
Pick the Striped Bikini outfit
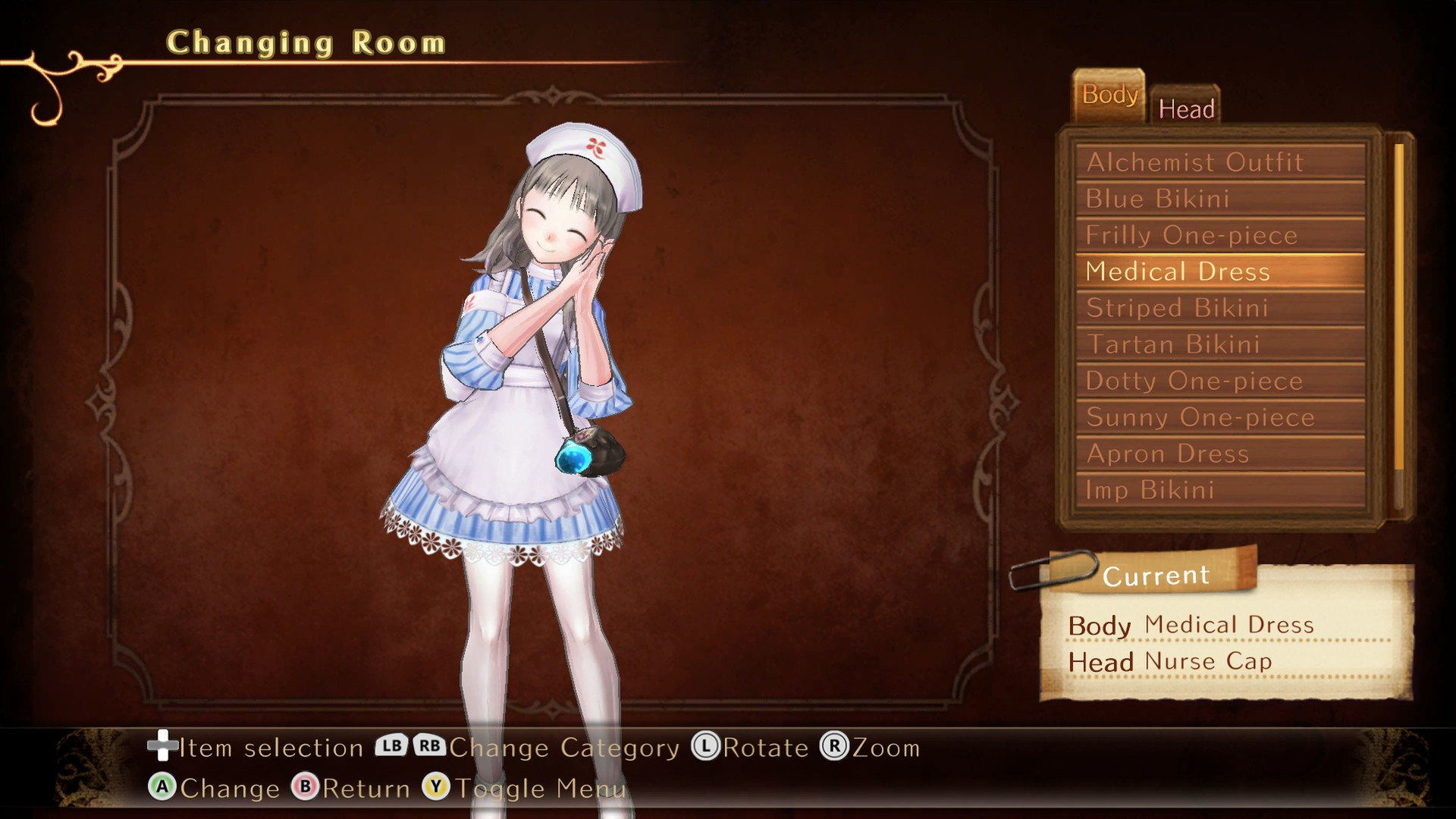(1177, 308)
